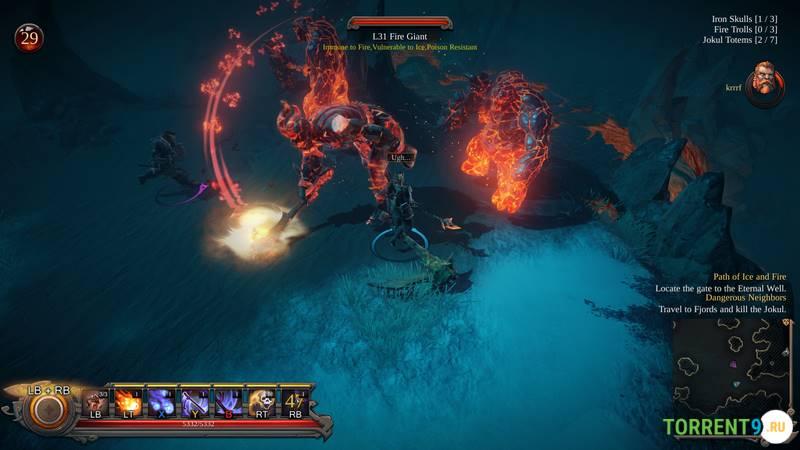Click the round rage orb on the hotbar
This screenshot has height=450, width=800.
point(45,409)
